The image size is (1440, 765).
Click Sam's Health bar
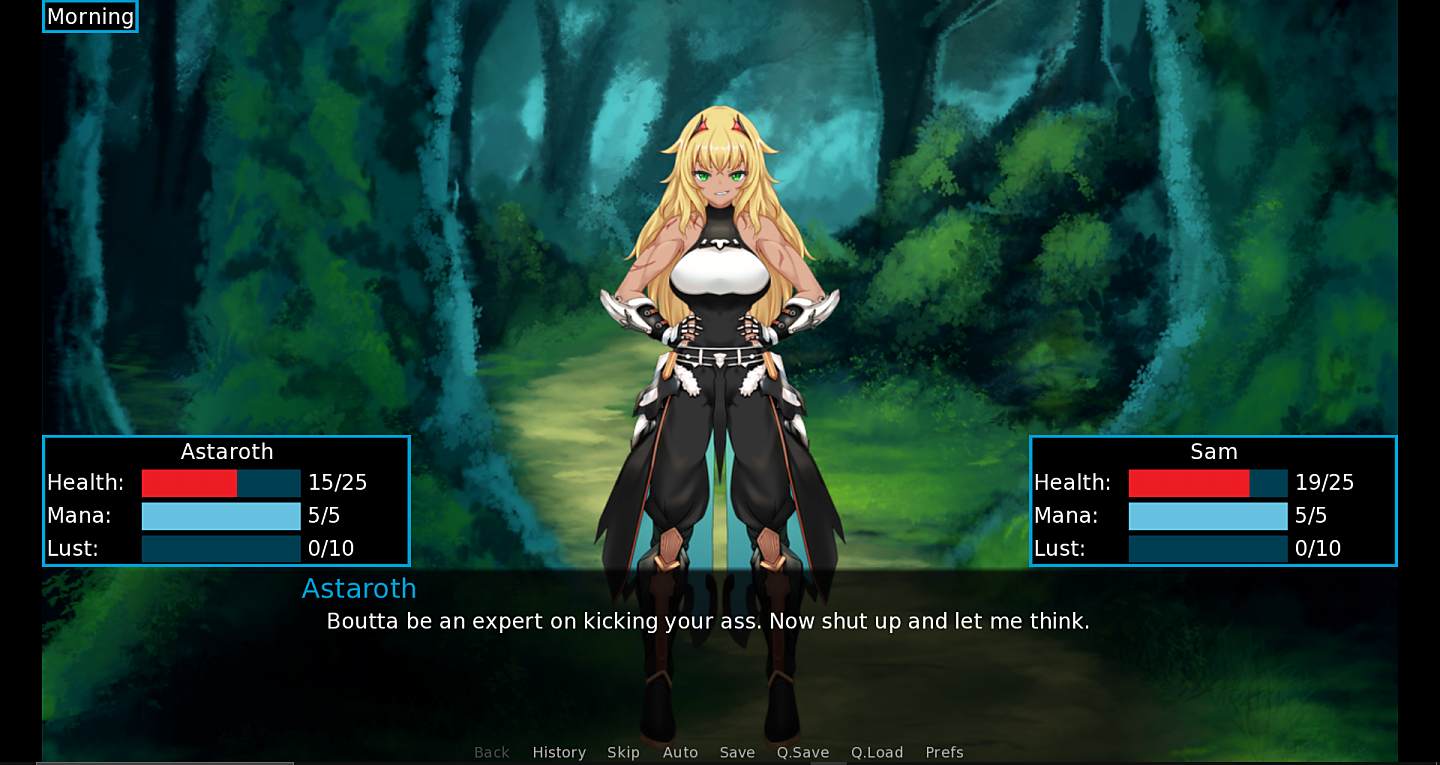tap(1208, 483)
